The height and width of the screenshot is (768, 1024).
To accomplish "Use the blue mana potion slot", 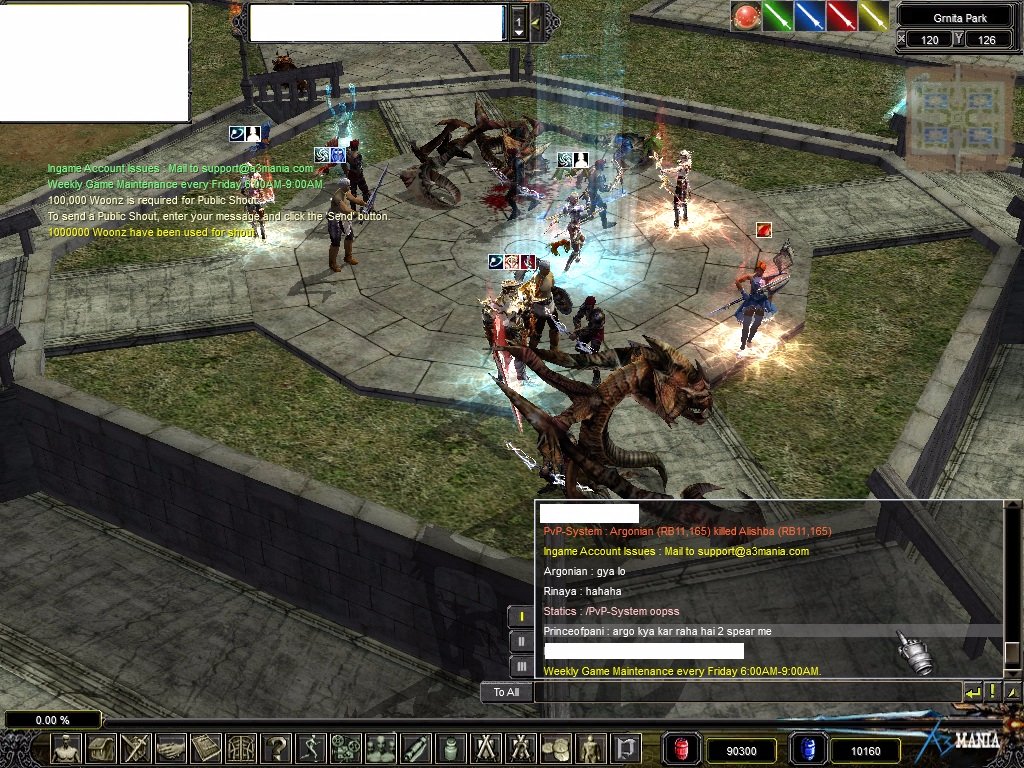I will 806,749.
